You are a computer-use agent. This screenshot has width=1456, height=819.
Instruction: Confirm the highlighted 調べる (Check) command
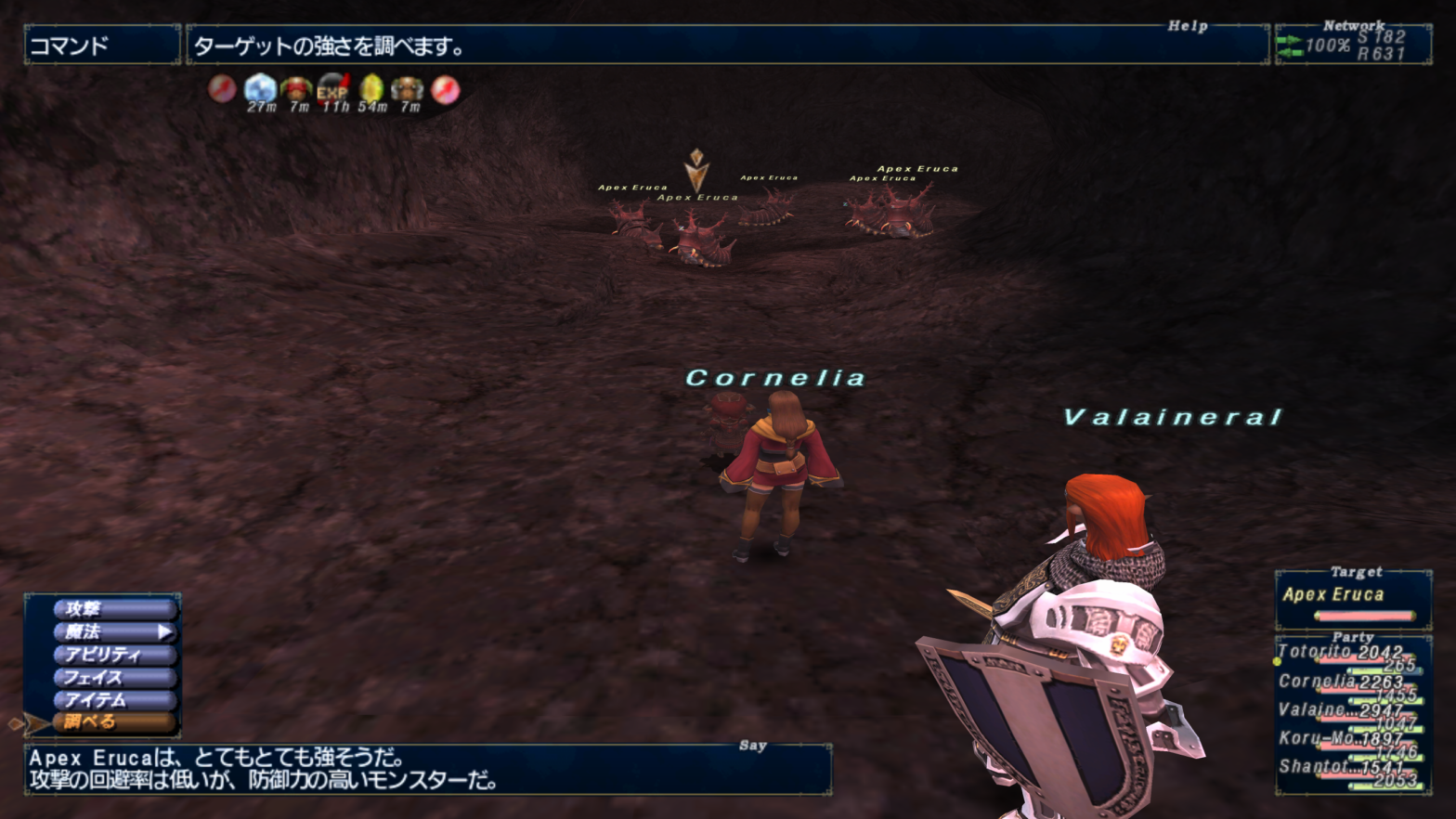(113, 722)
